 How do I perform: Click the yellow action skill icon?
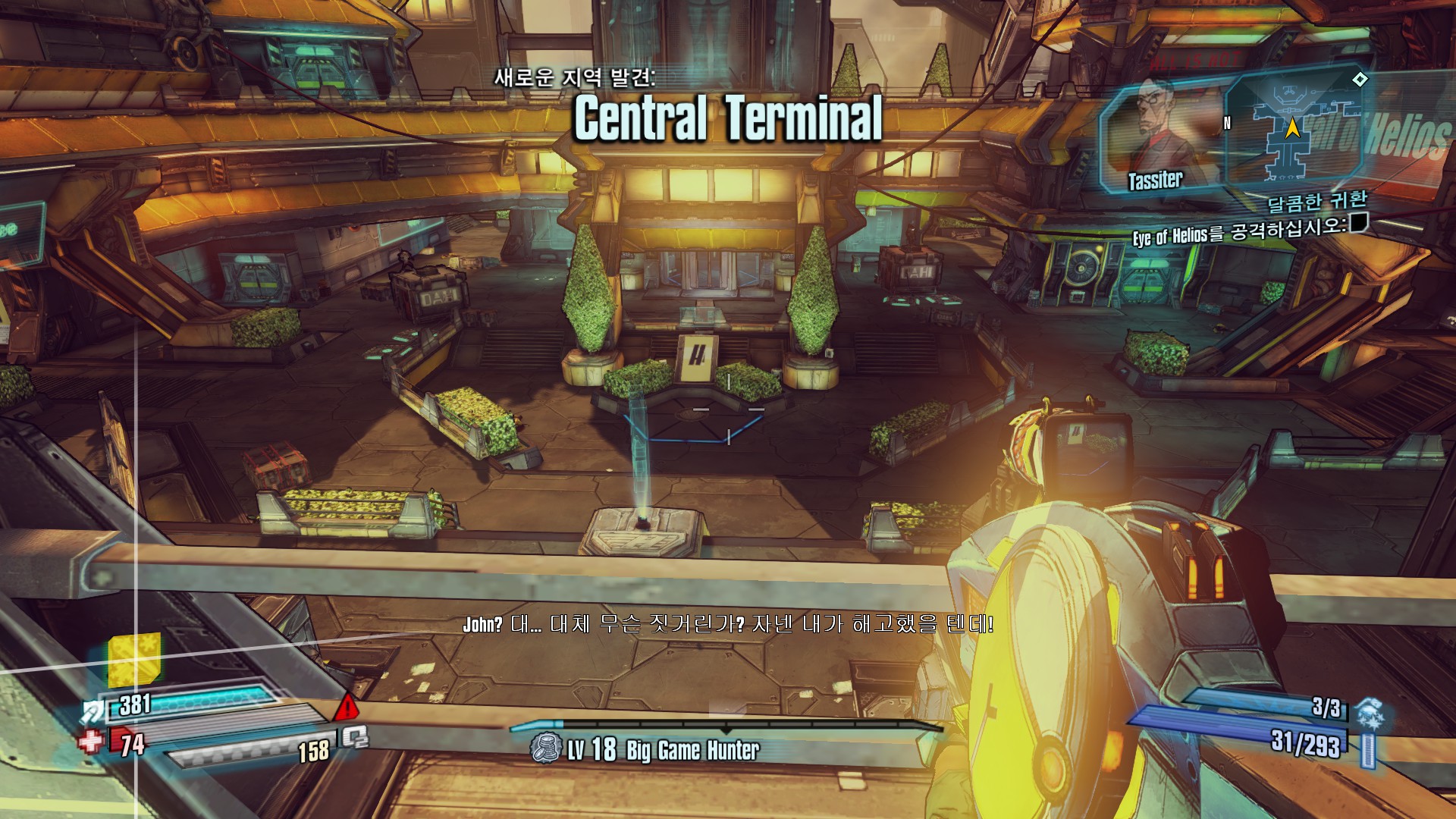point(134,658)
